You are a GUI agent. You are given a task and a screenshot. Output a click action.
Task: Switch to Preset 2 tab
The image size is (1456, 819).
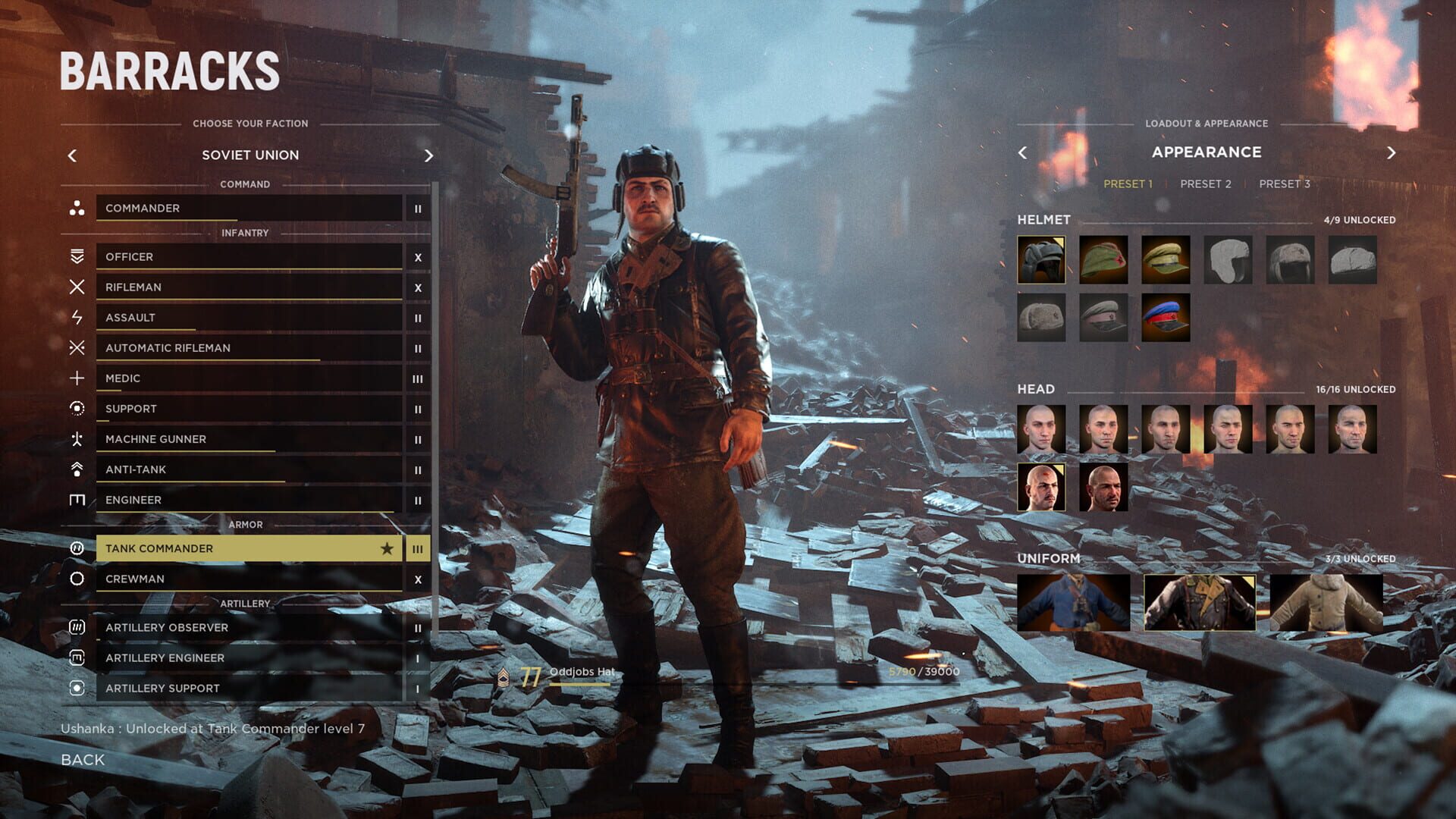1206,184
